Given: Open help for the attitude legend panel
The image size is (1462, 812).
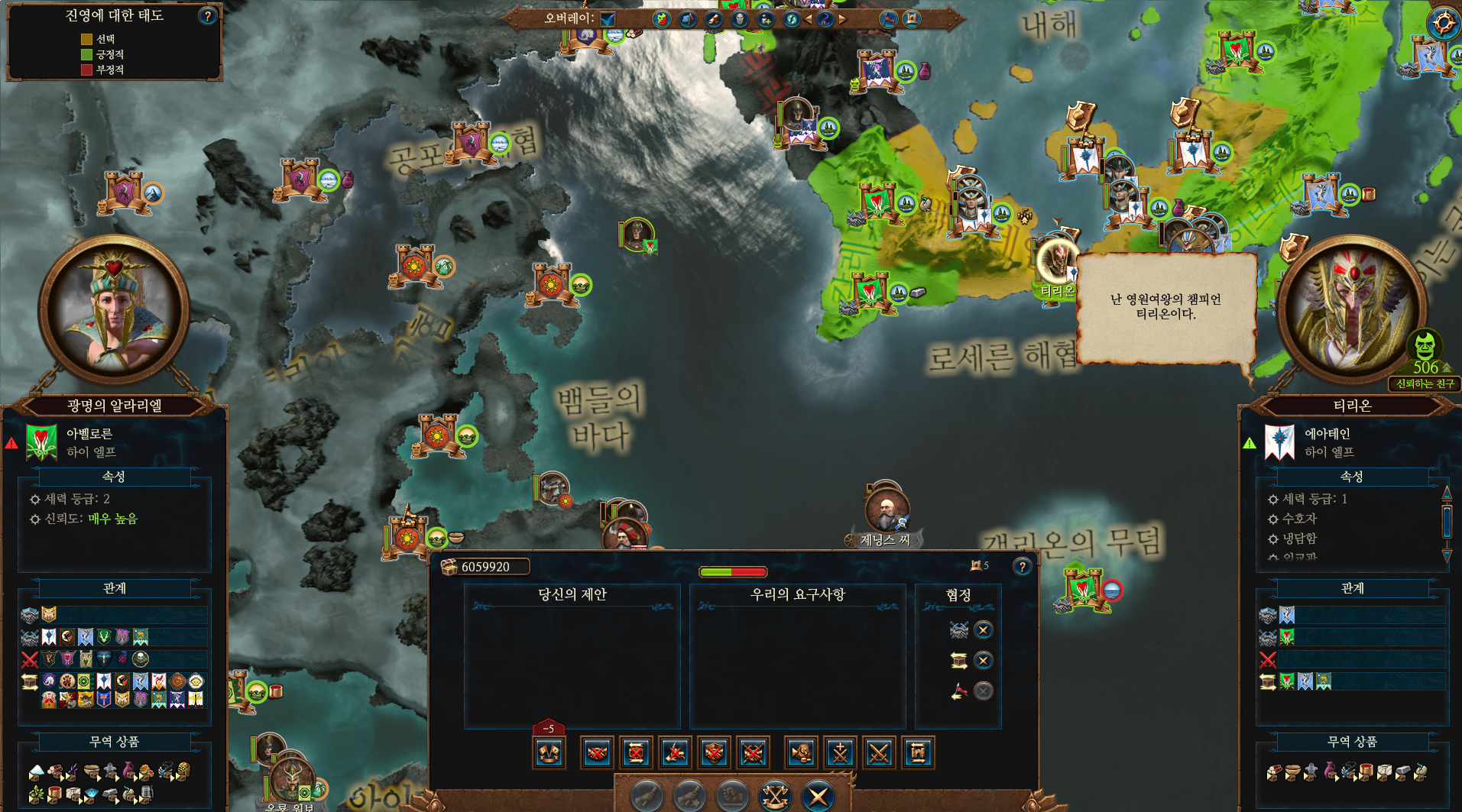Looking at the screenshot, I should (207, 16).
